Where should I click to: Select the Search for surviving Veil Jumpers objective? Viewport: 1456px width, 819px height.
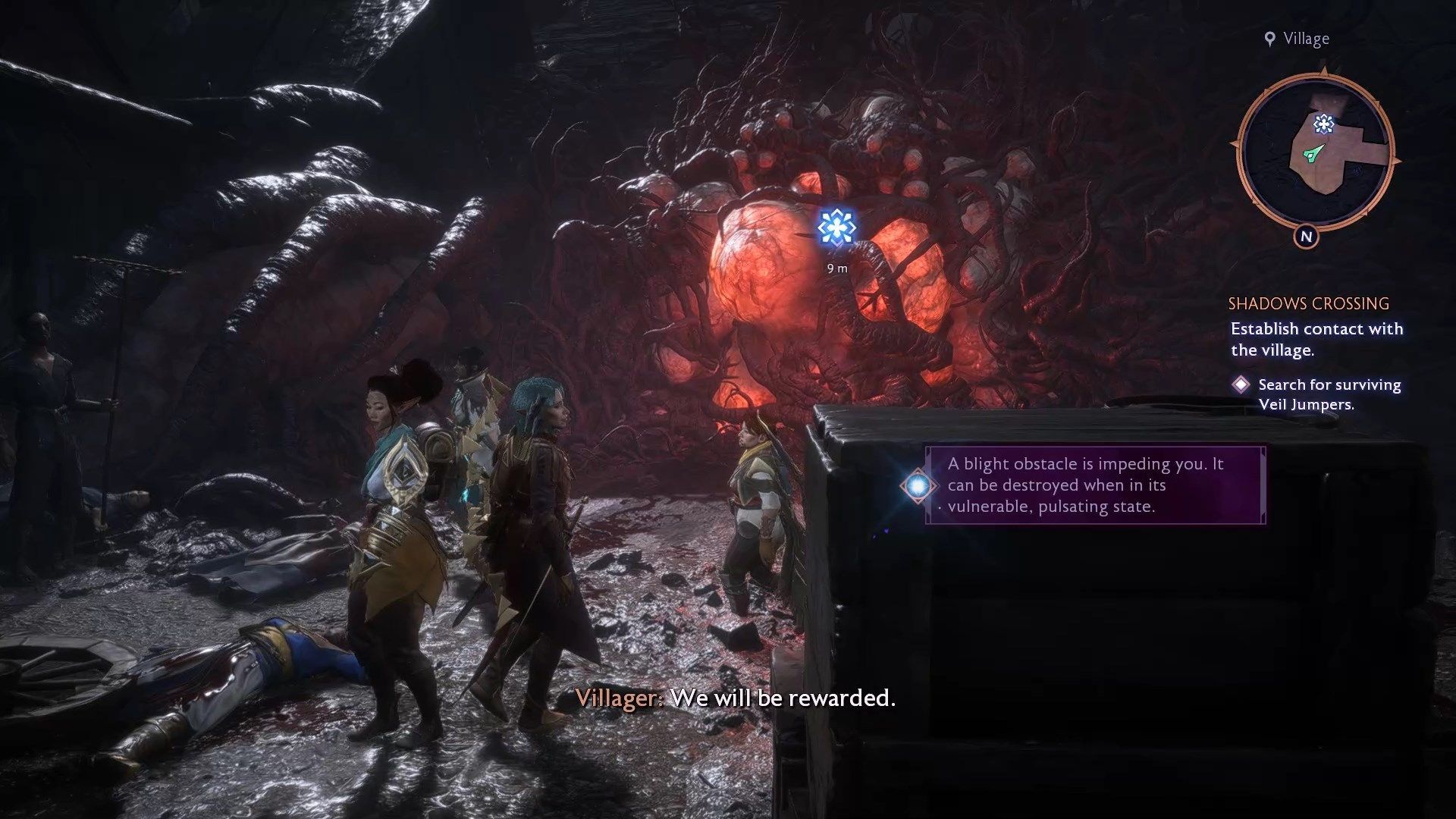1329,394
